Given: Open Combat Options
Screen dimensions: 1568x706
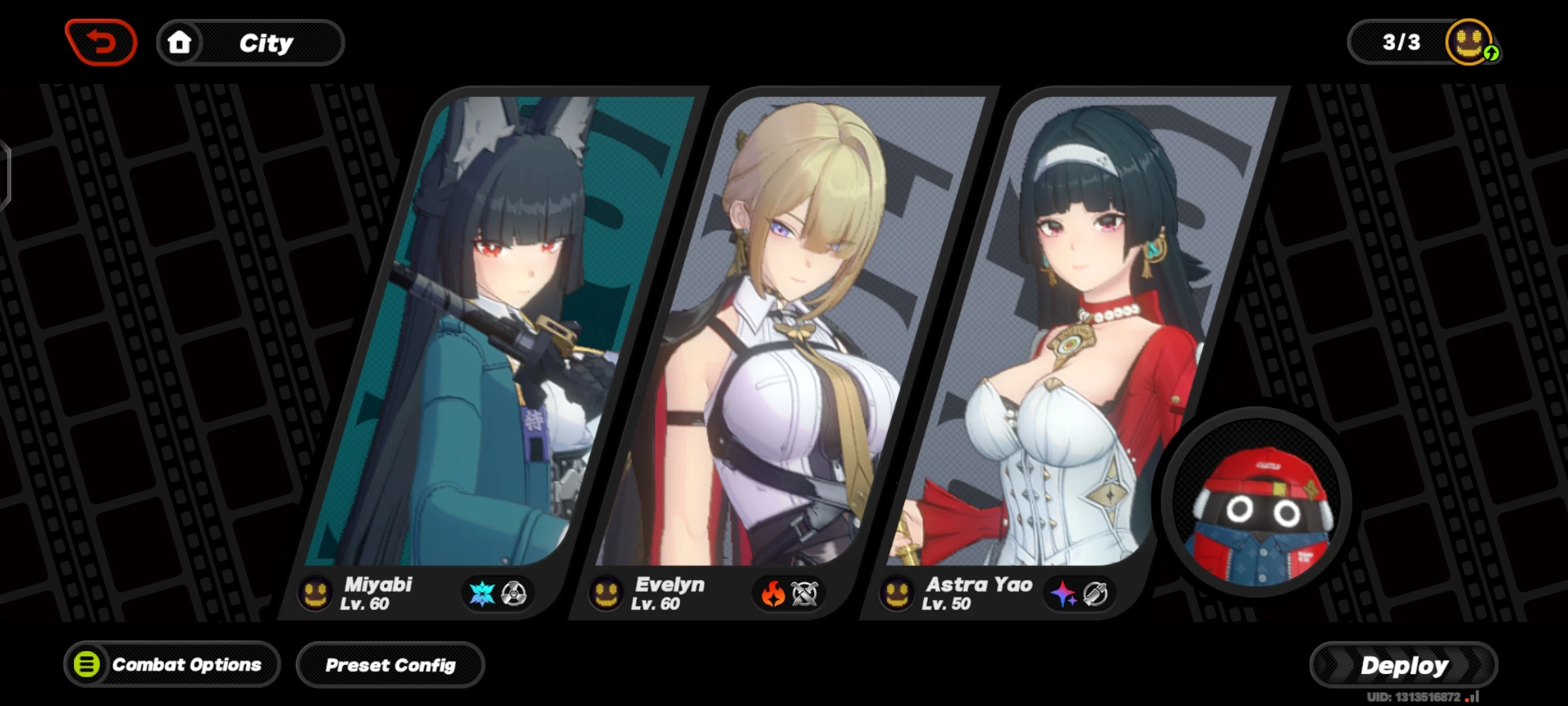Looking at the screenshot, I should 172,665.
